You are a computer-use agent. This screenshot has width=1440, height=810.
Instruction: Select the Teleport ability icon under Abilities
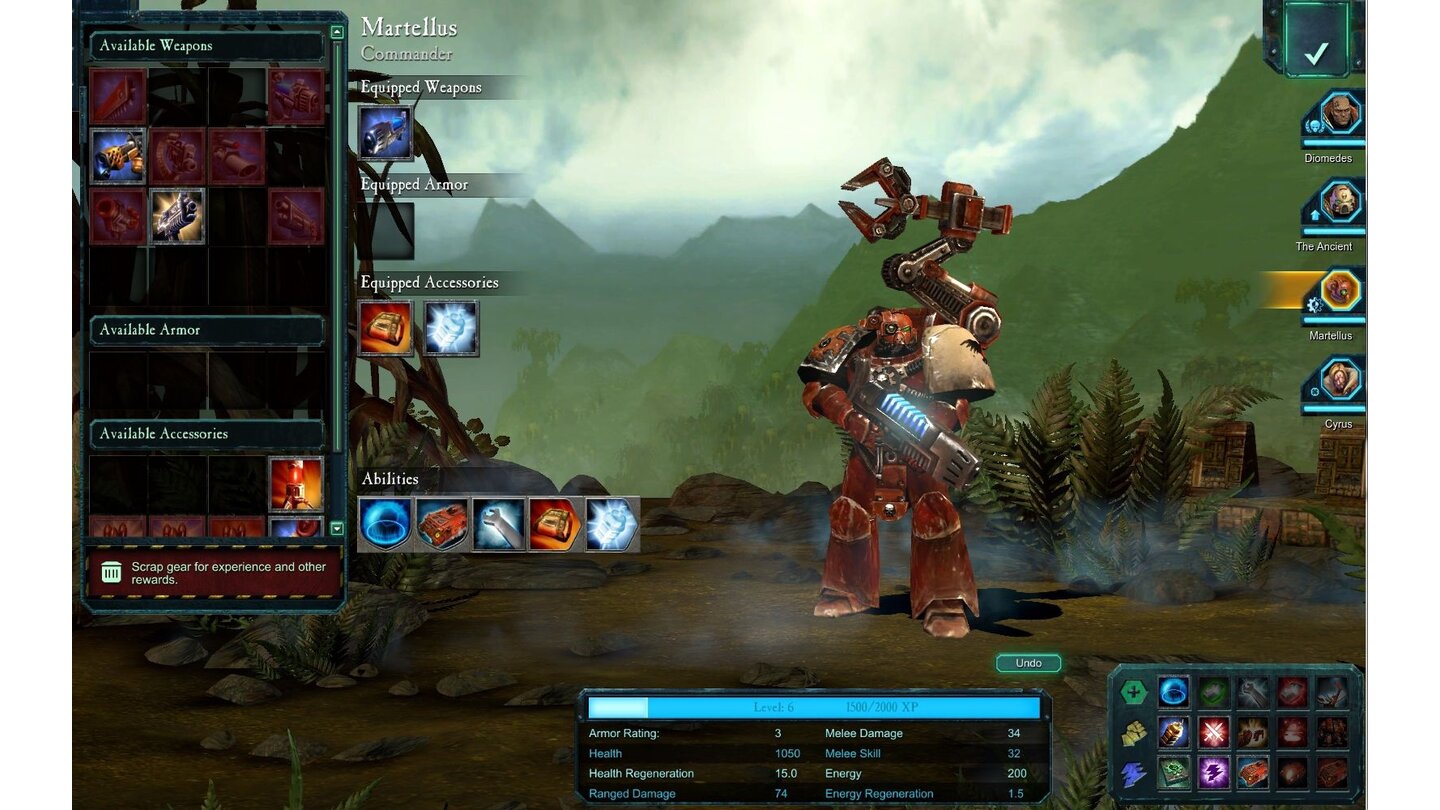click(386, 522)
